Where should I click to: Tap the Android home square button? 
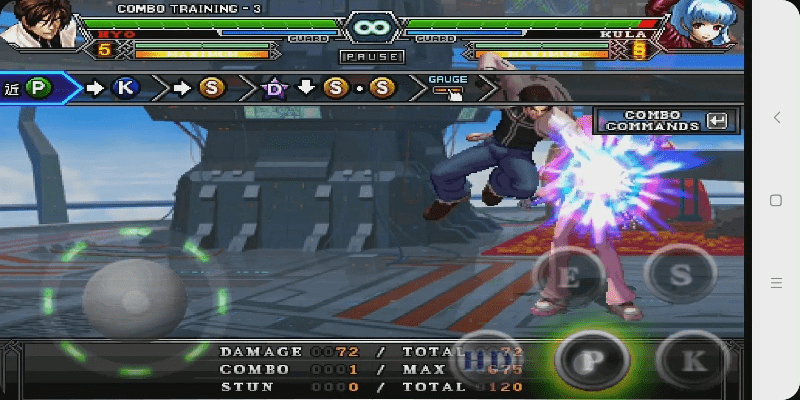(776, 200)
